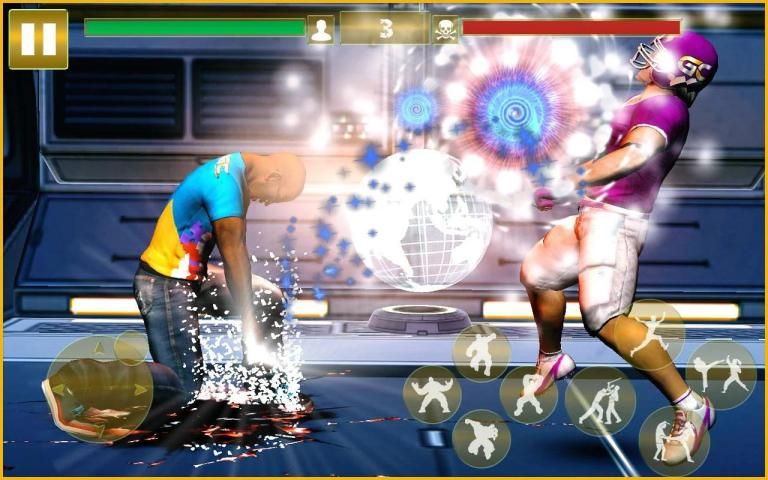This screenshot has width=768, height=480.
Task: Pause the fight with the pause button
Action: 38,39
